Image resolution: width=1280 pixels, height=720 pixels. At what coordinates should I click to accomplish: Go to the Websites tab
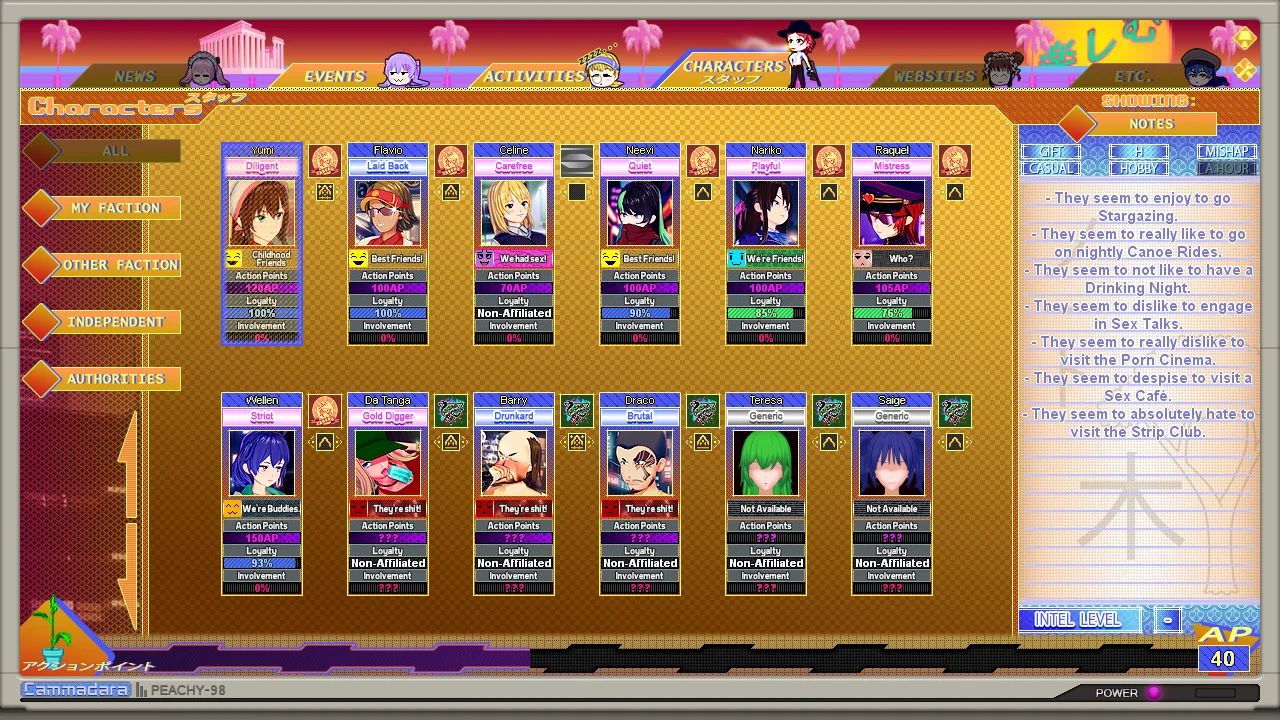click(x=934, y=76)
